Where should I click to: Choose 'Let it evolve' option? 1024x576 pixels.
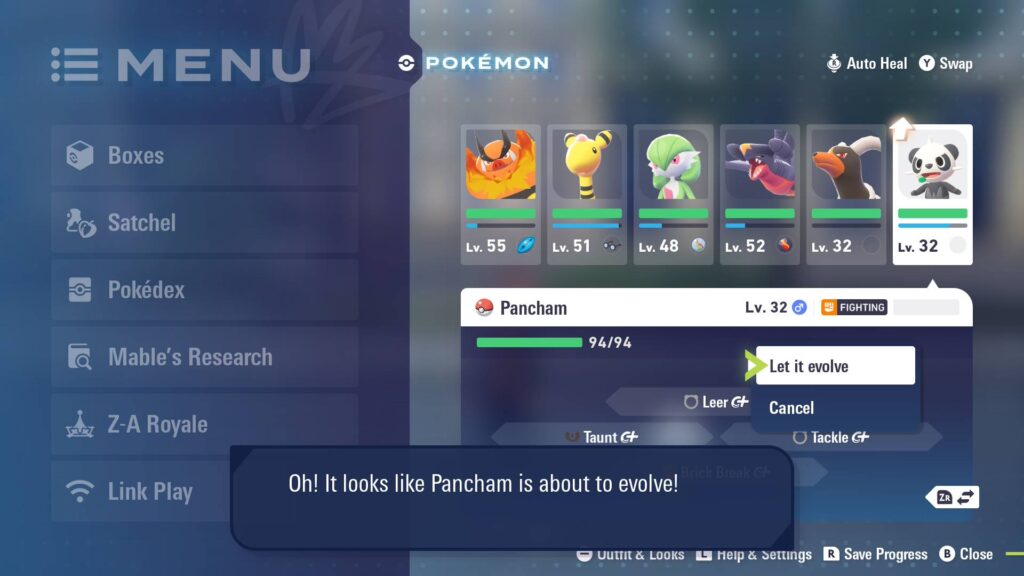pyautogui.click(x=834, y=366)
